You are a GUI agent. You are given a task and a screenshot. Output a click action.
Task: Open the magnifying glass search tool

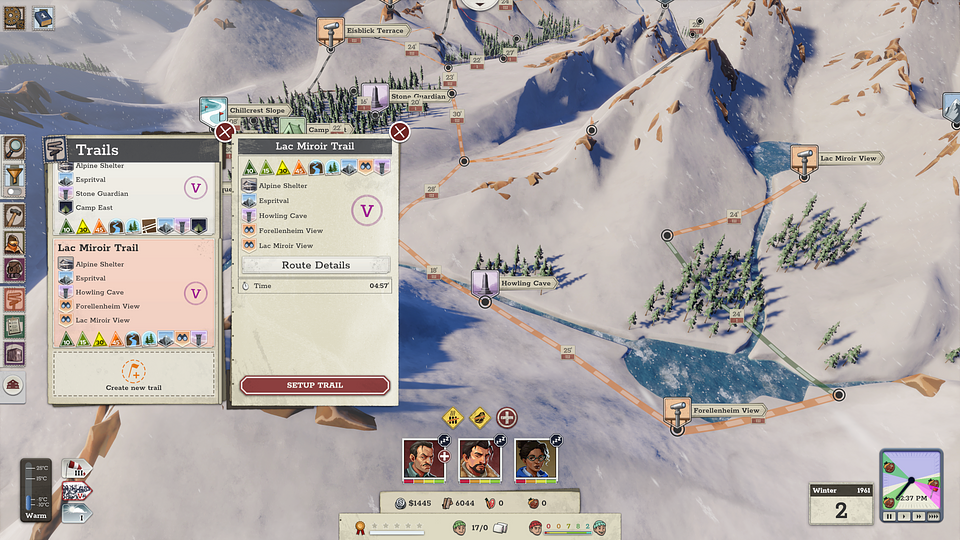[x=14, y=148]
